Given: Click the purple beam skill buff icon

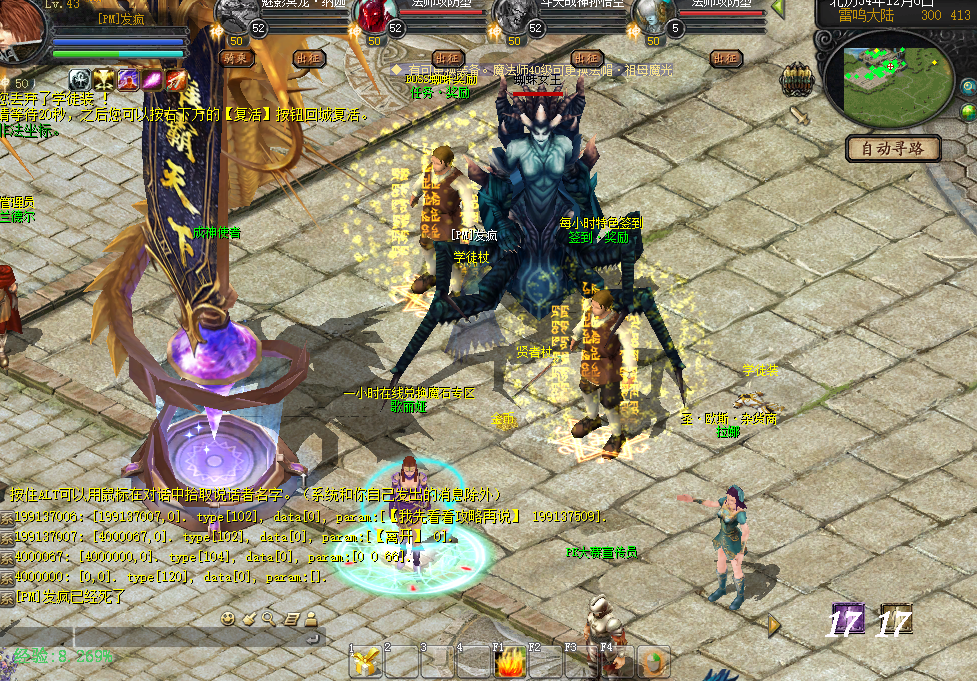Looking at the screenshot, I should pos(153,79).
